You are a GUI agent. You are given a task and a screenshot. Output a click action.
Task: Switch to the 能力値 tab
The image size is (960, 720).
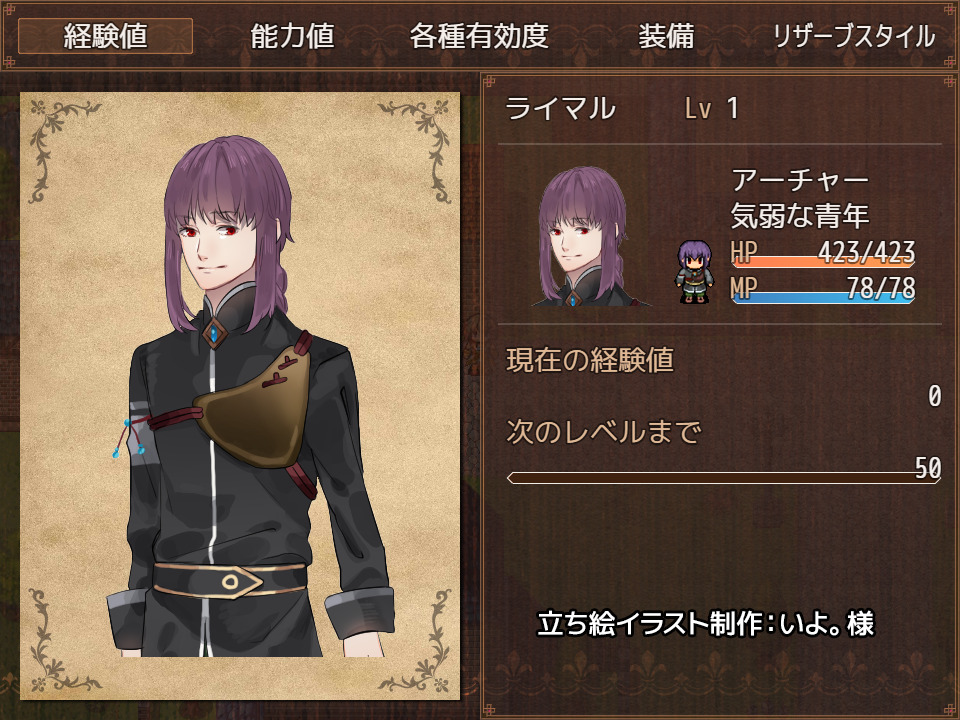click(x=292, y=37)
